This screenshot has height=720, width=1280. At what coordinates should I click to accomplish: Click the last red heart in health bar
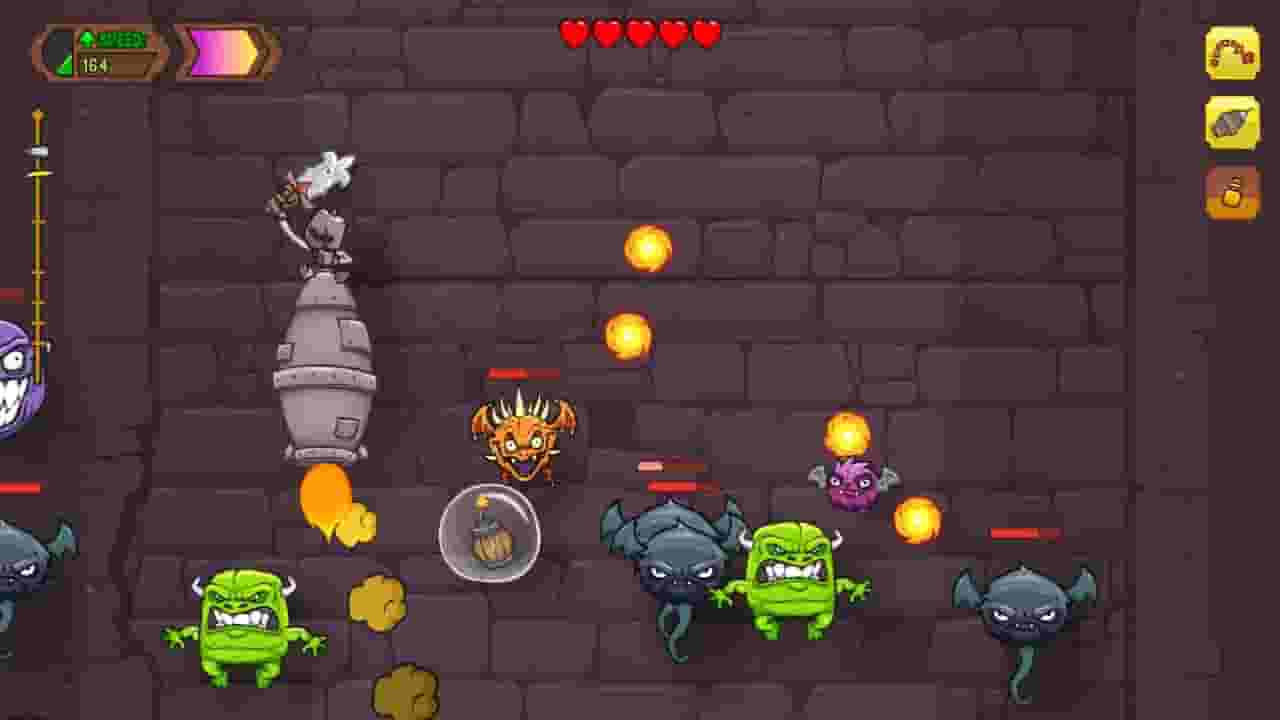(x=703, y=32)
